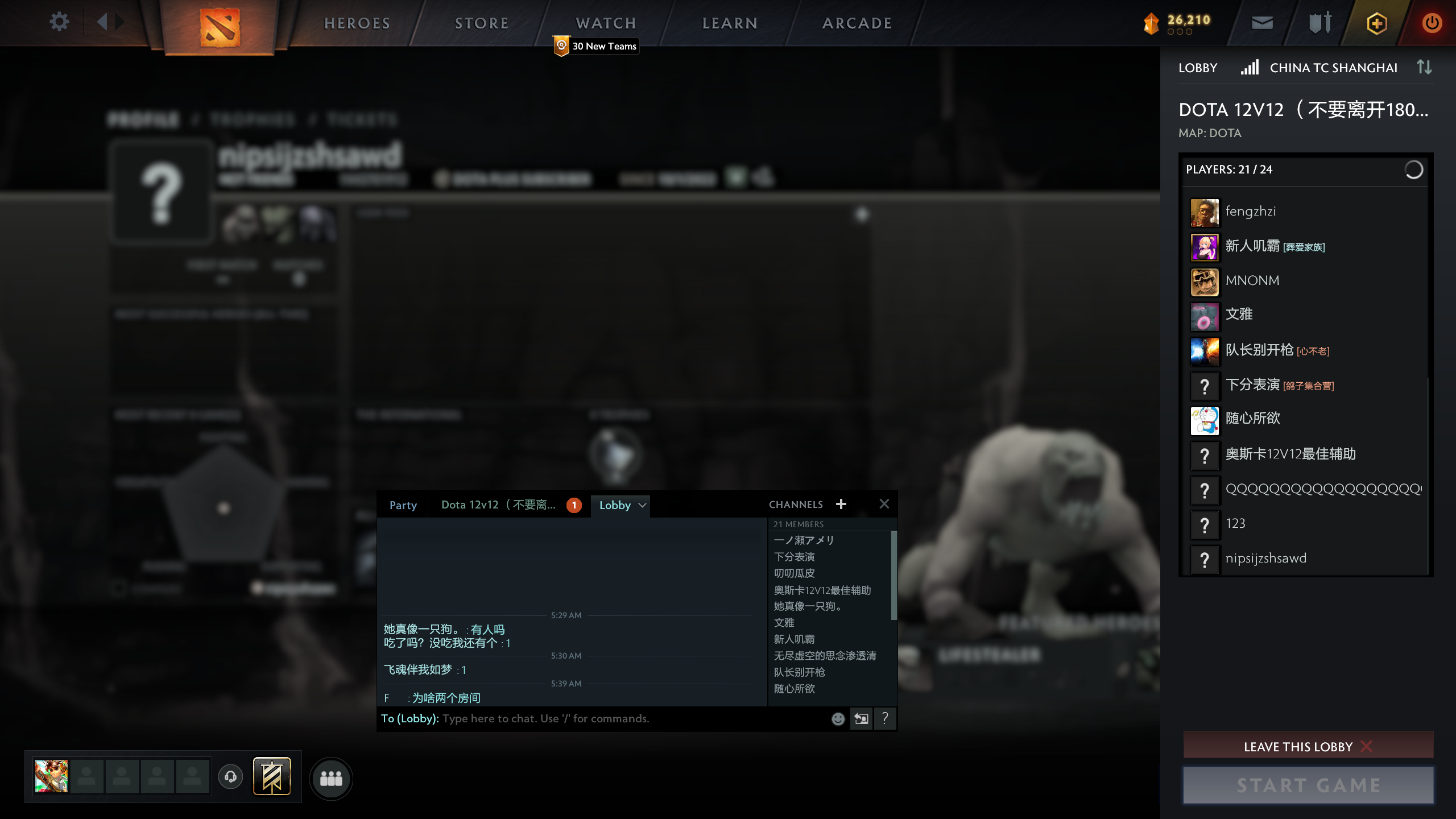Open the Arcade menu
Screen dimensions: 1456x819
pos(857,23)
